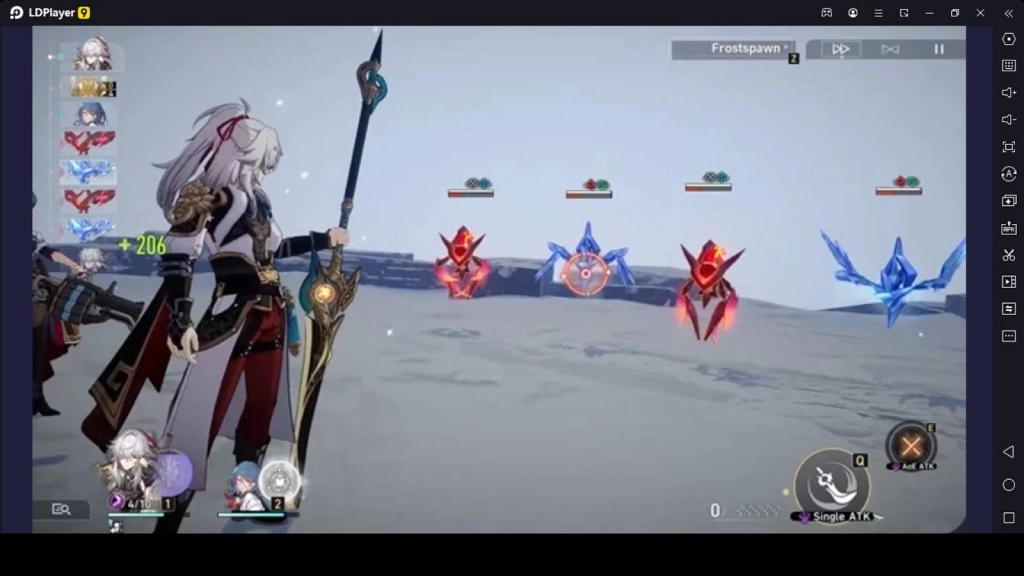Pause the battle
The width and height of the screenshot is (1024, 576).
click(x=938, y=49)
